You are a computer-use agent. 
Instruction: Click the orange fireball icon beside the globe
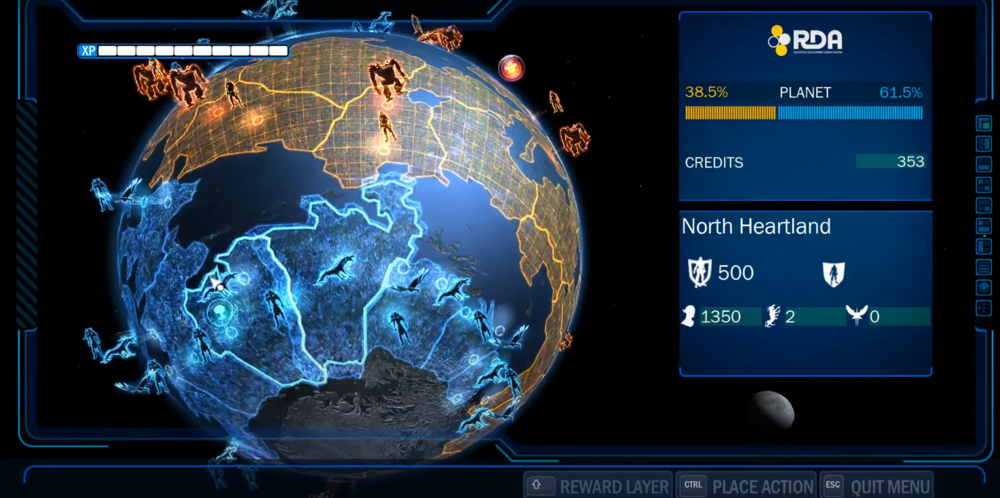[512, 69]
